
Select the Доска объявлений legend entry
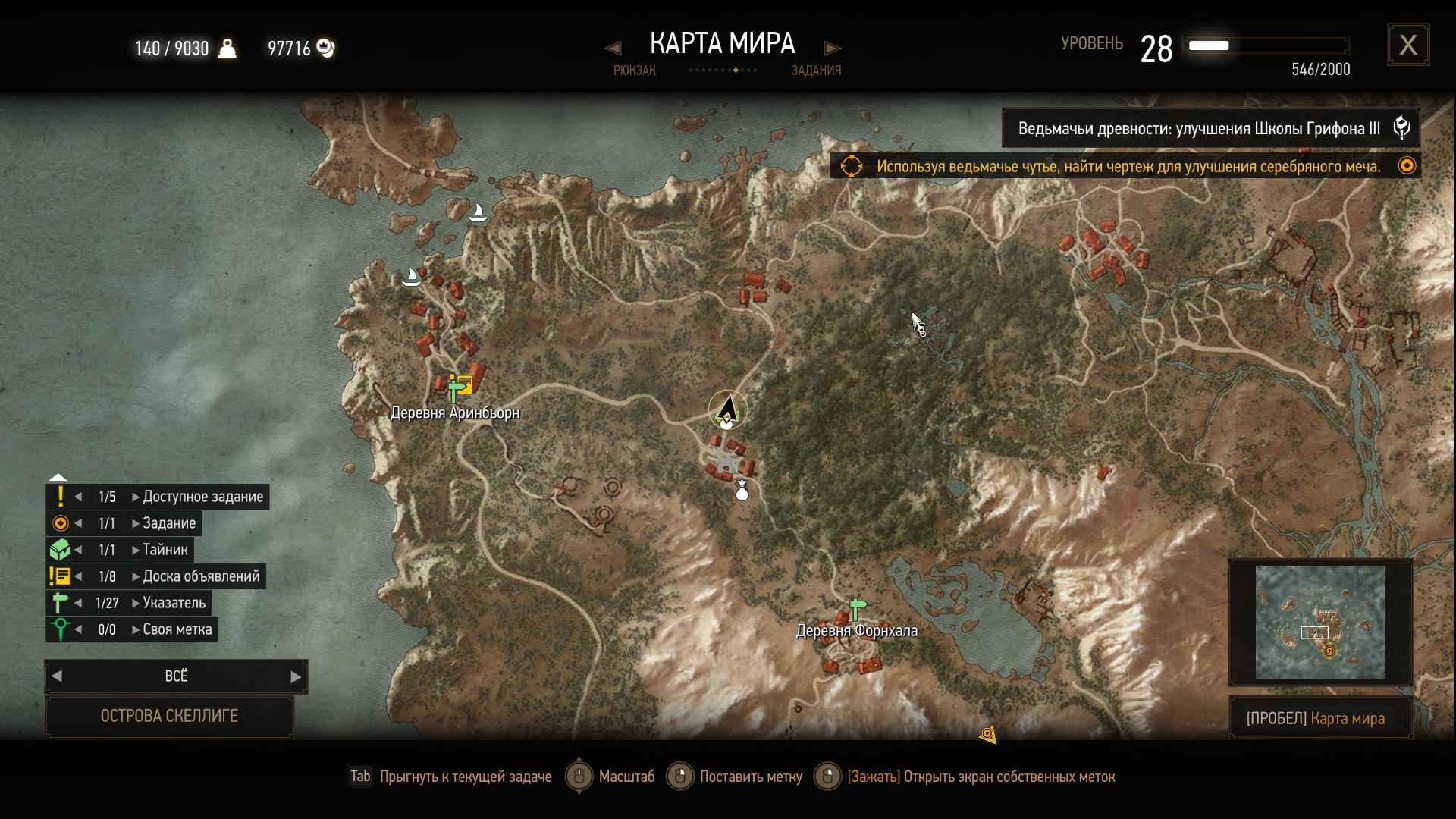tap(201, 576)
